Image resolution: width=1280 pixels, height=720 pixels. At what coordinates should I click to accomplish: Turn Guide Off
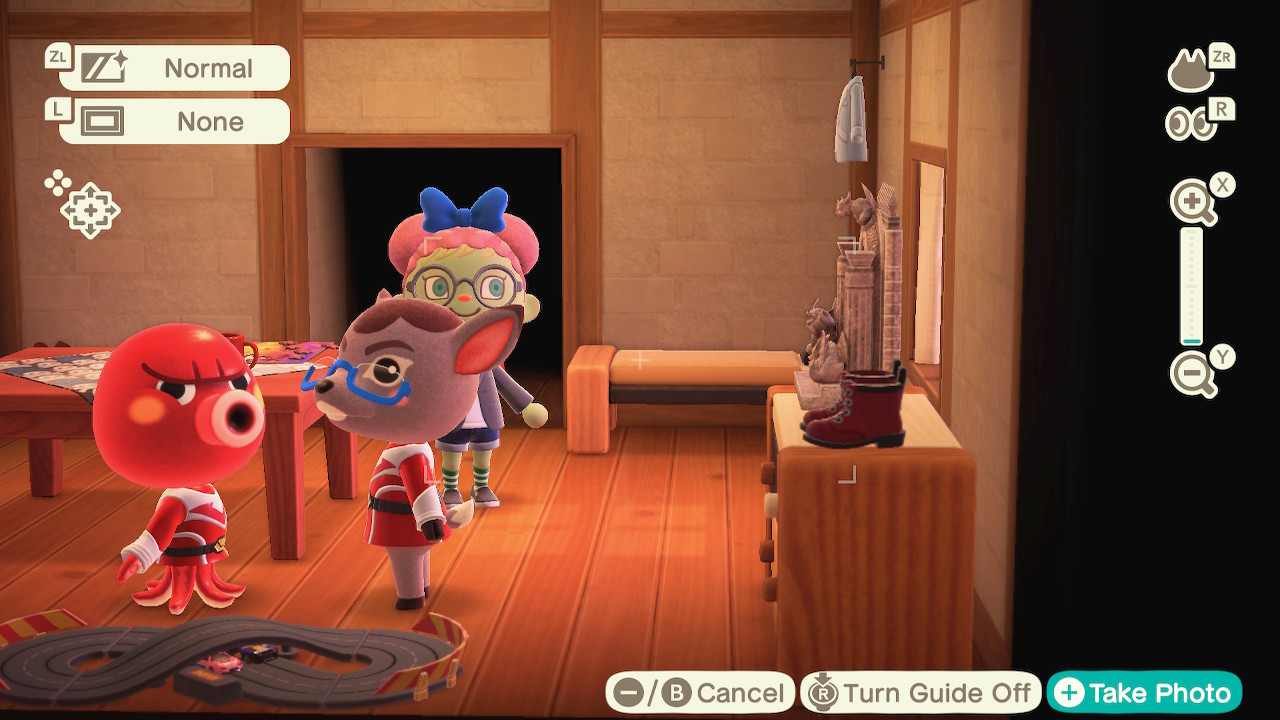point(919,693)
